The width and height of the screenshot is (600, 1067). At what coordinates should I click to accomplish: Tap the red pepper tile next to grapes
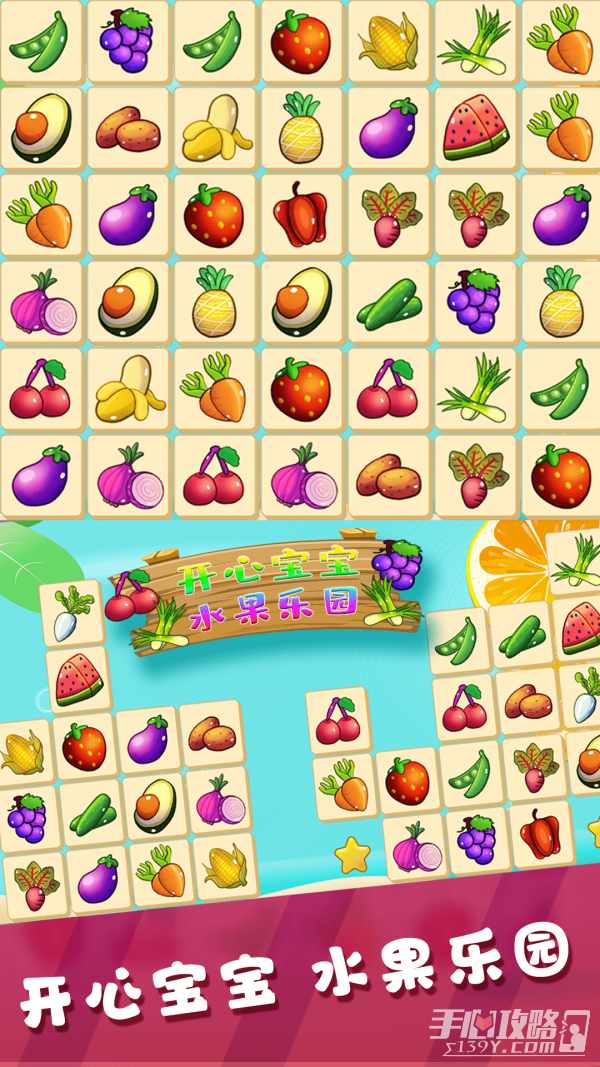tap(542, 833)
